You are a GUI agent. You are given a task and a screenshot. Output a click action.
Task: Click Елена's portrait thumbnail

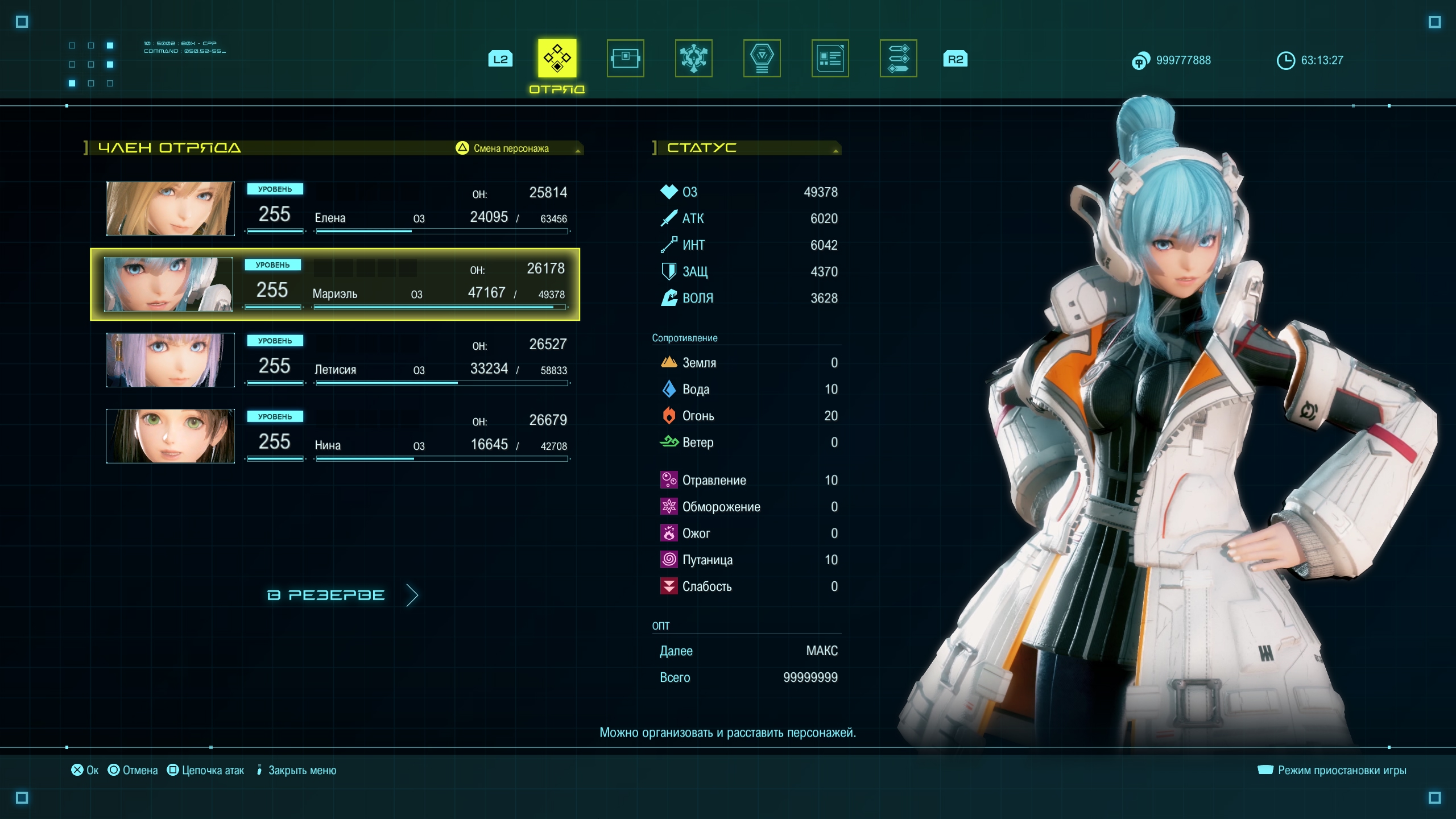(170, 209)
